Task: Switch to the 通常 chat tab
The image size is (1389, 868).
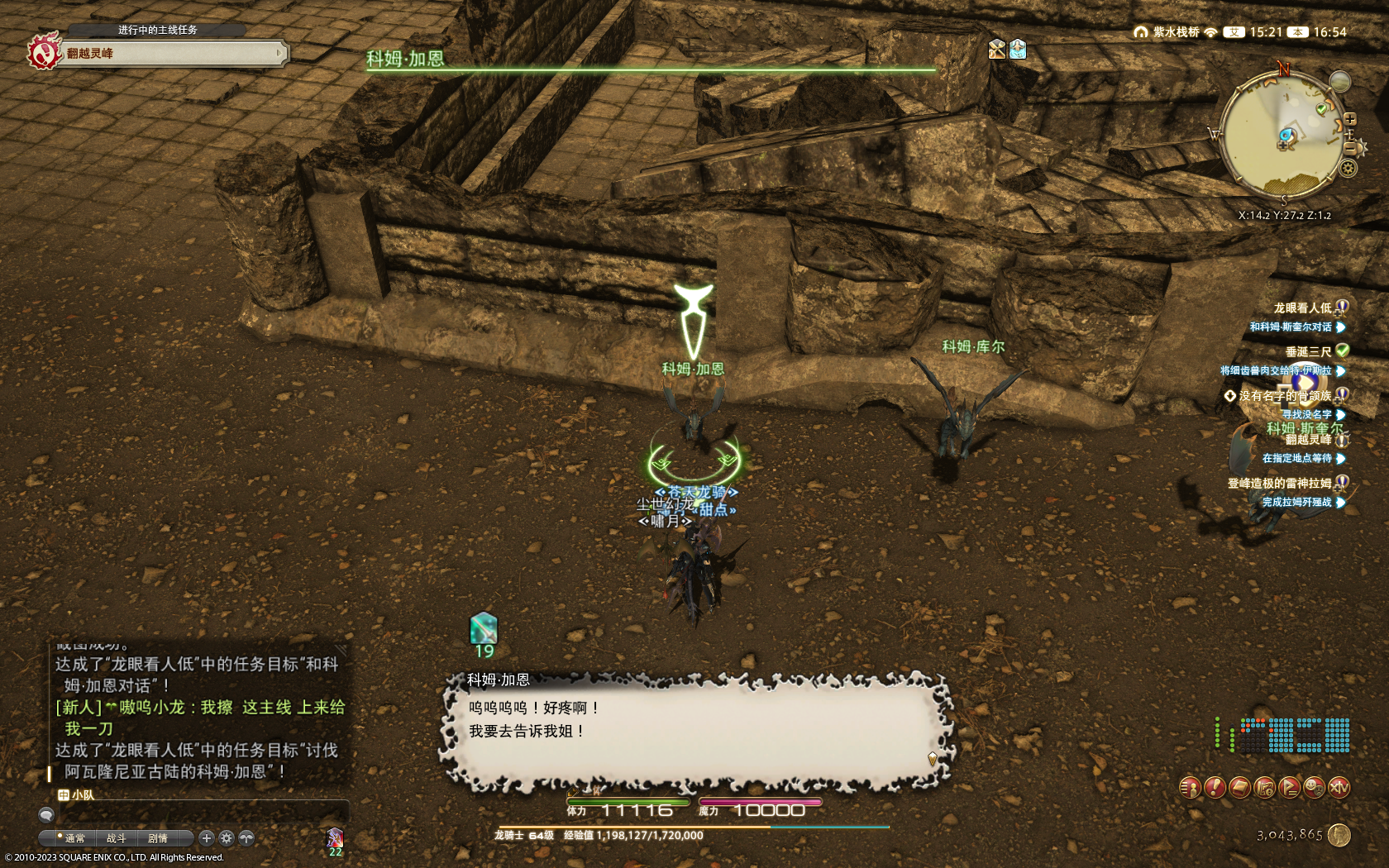Action: [x=74, y=838]
